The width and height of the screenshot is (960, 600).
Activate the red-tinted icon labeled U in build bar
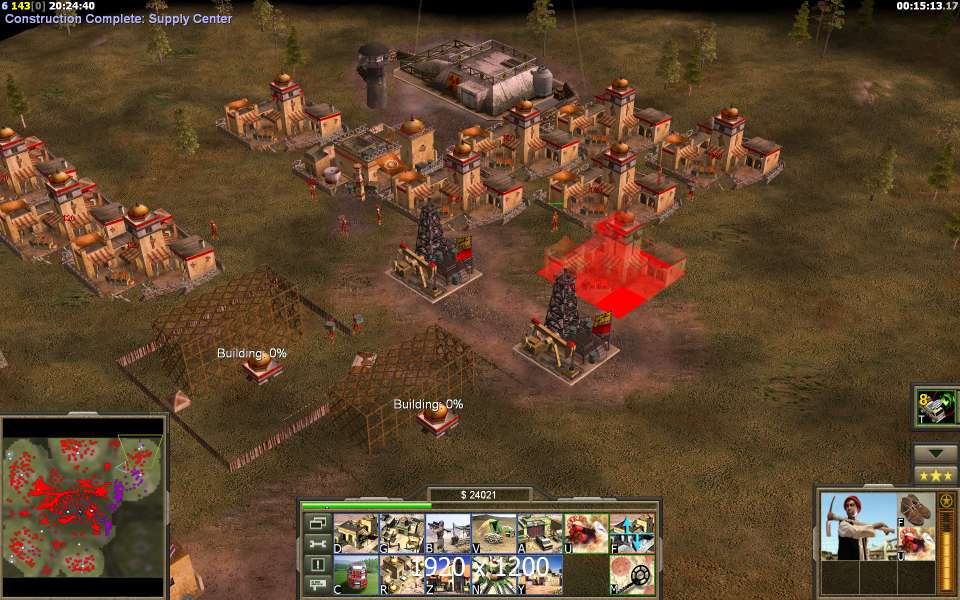point(585,533)
